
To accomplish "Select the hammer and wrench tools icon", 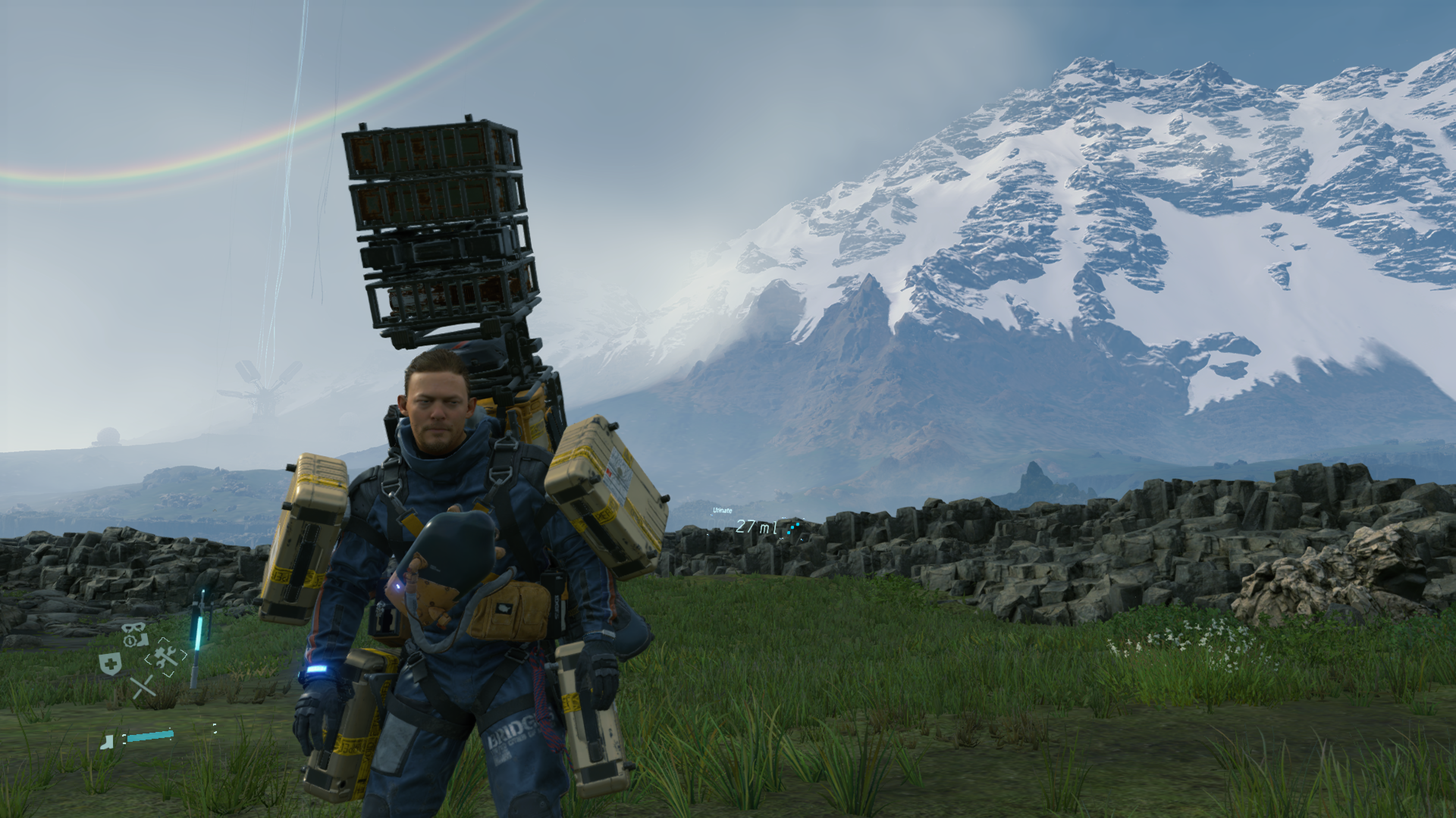I will coord(166,657).
